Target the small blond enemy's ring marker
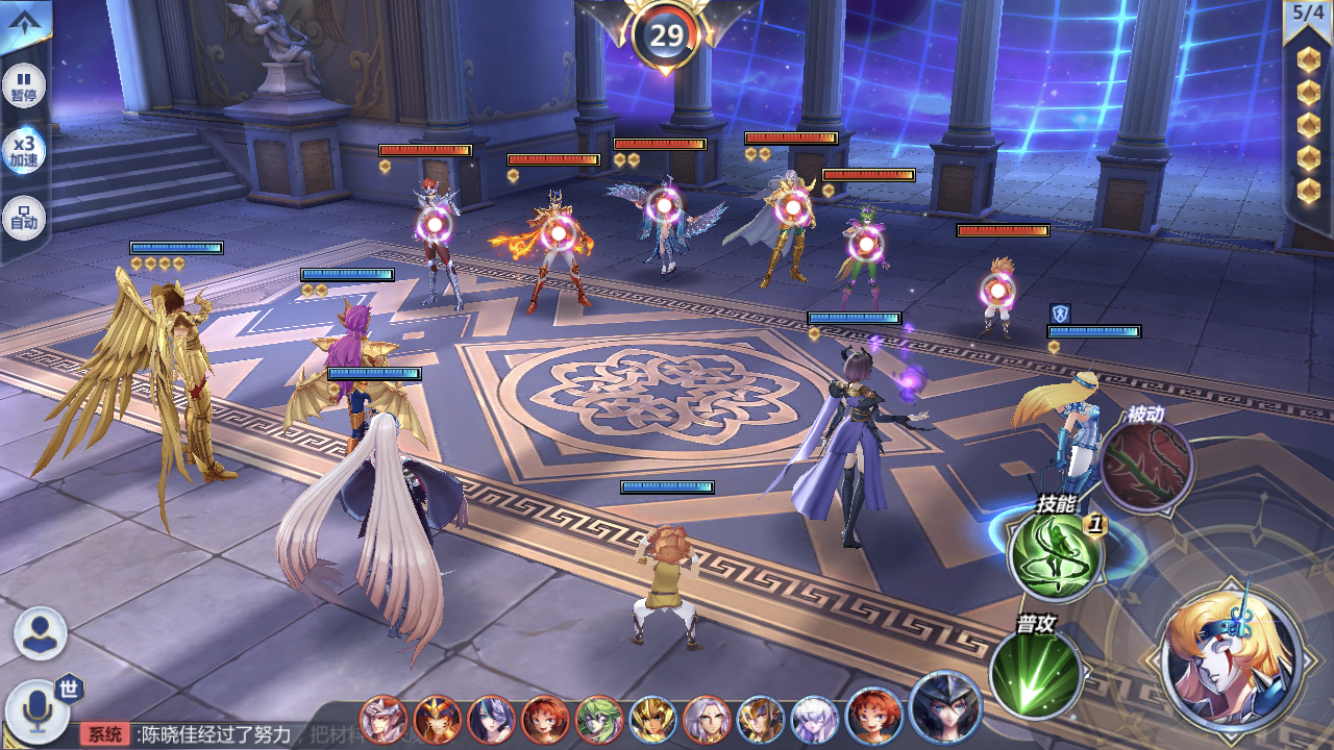Image resolution: width=1334 pixels, height=750 pixels. (997, 290)
